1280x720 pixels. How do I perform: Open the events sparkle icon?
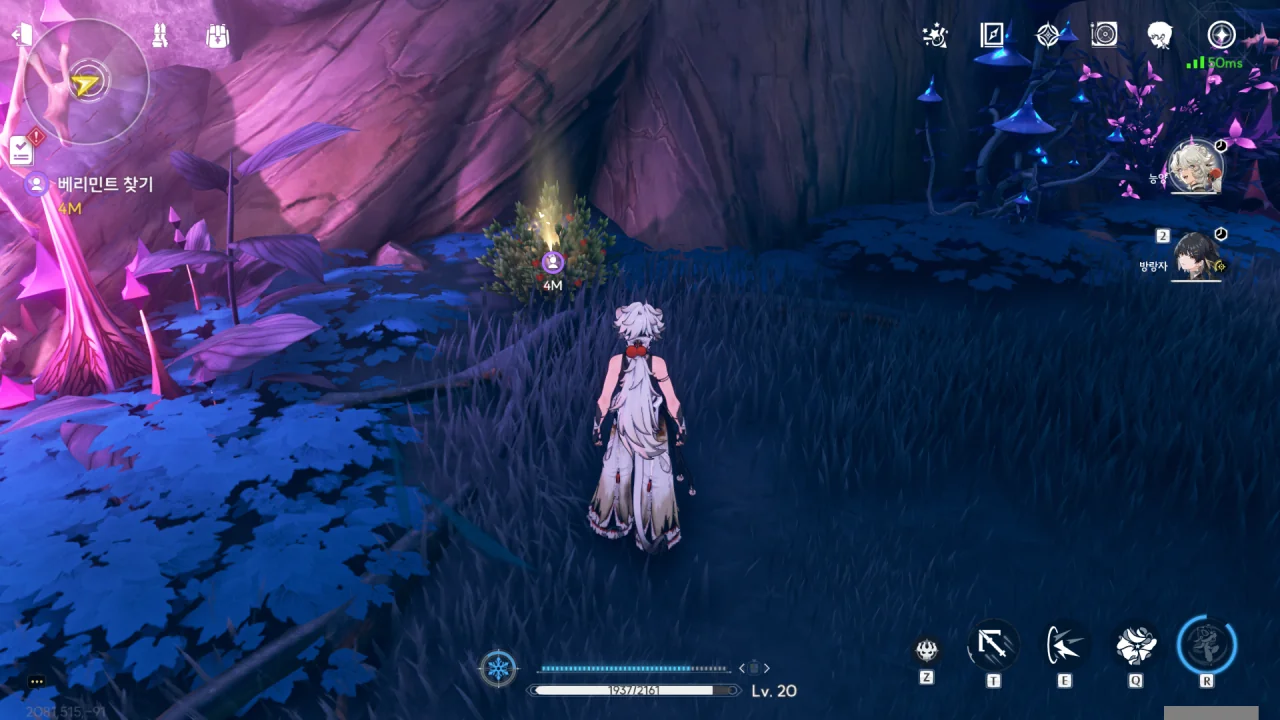[935, 36]
